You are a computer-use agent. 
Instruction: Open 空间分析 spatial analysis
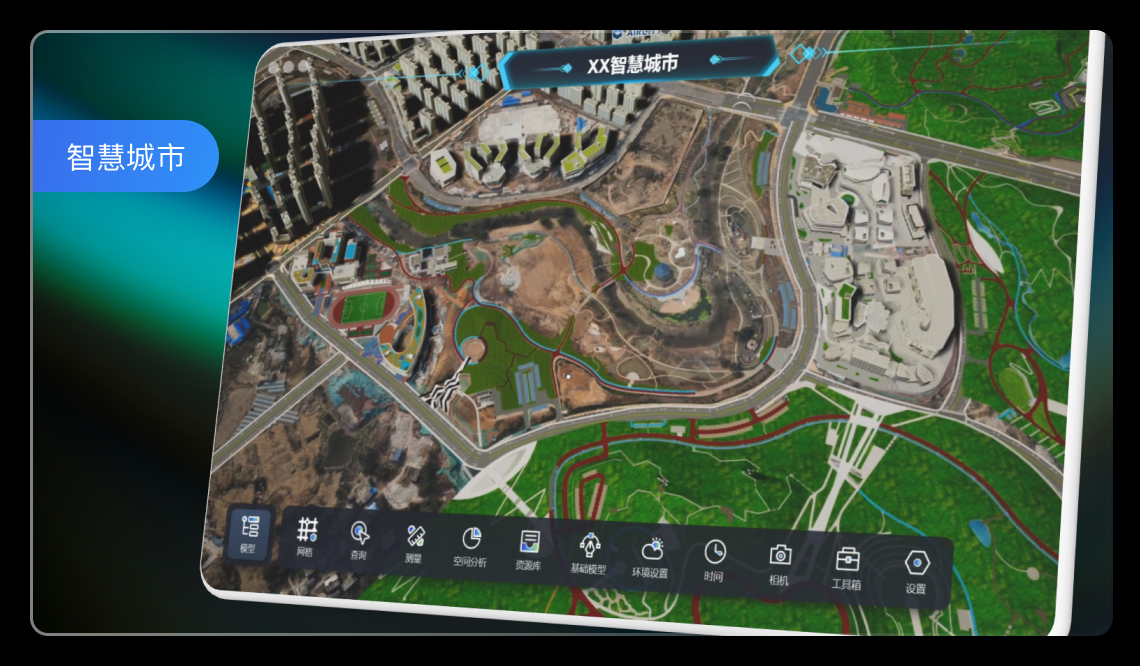pyautogui.click(x=471, y=548)
